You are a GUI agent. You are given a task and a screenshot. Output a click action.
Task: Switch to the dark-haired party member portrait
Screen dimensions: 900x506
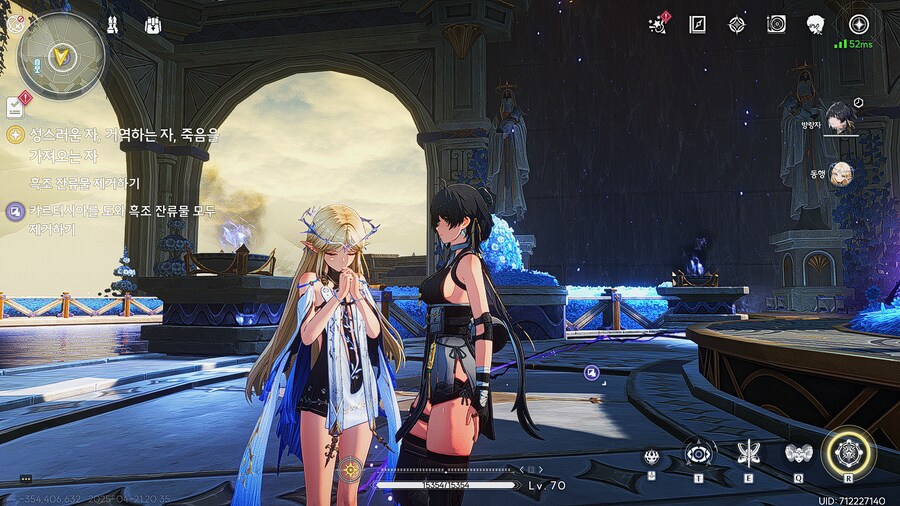(840, 117)
